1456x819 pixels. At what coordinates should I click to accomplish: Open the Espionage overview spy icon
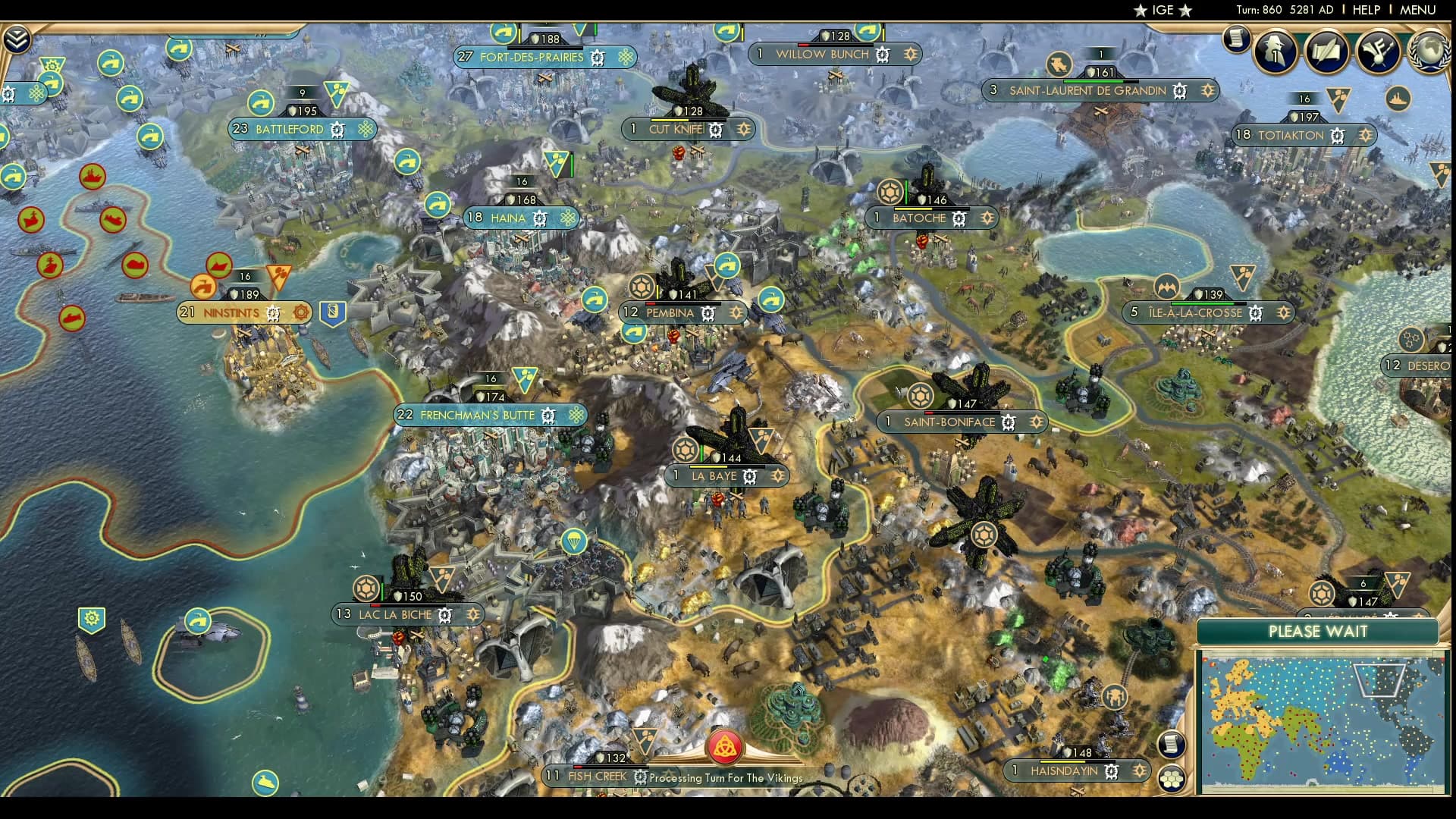(x=1275, y=52)
